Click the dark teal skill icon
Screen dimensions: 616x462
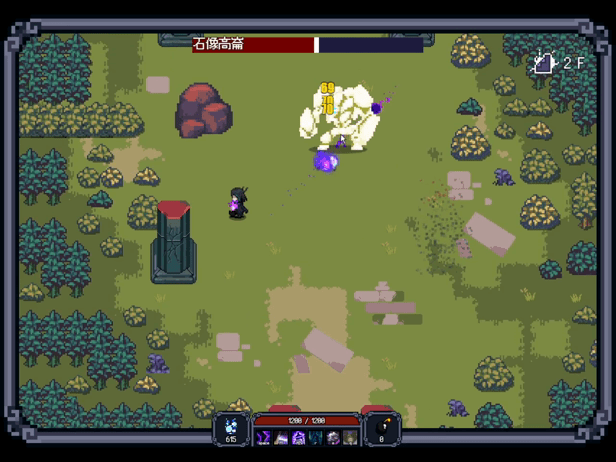point(316,438)
